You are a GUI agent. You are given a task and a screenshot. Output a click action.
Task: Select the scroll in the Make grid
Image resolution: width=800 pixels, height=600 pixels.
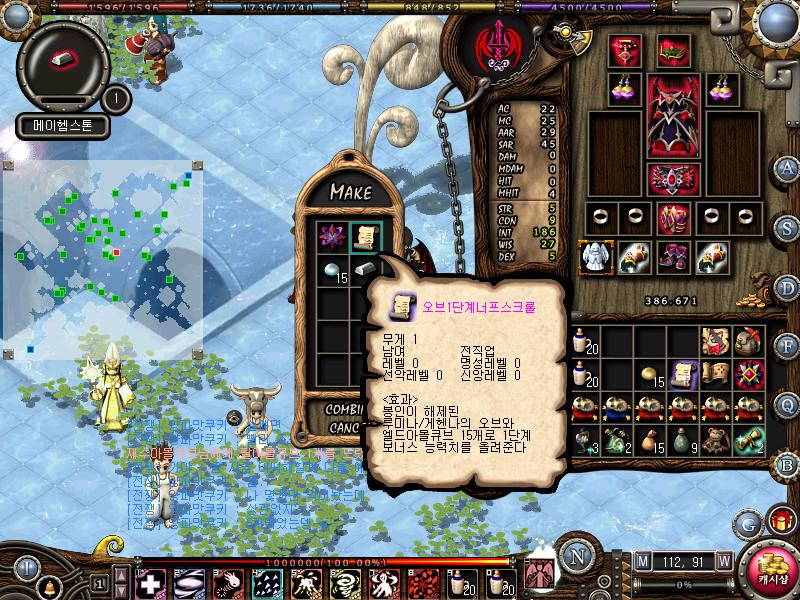coord(364,236)
